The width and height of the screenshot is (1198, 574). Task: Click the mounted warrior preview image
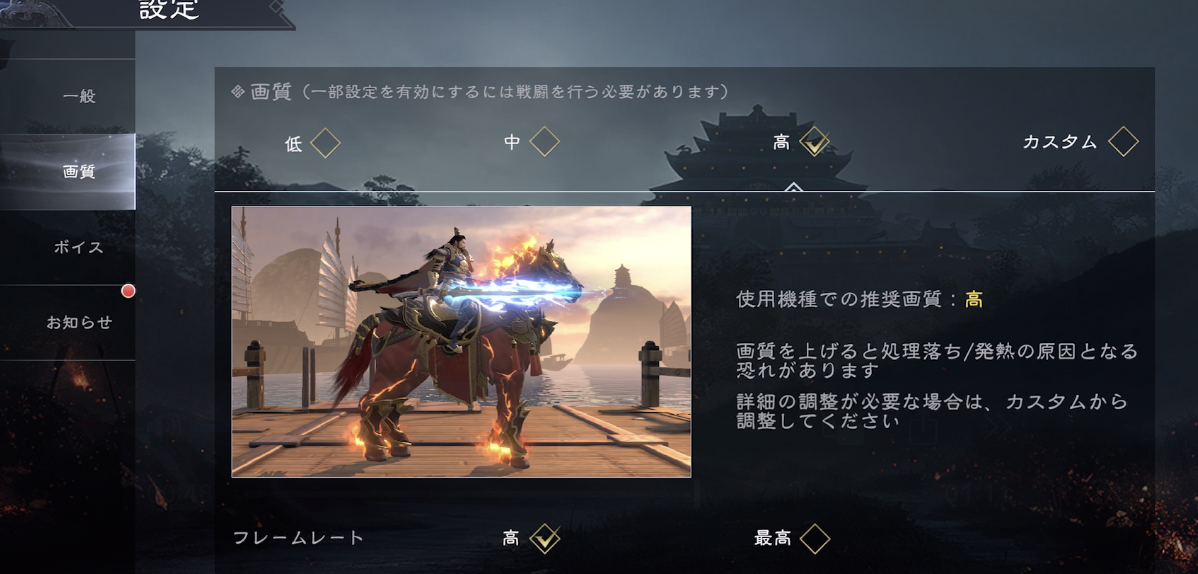point(461,342)
